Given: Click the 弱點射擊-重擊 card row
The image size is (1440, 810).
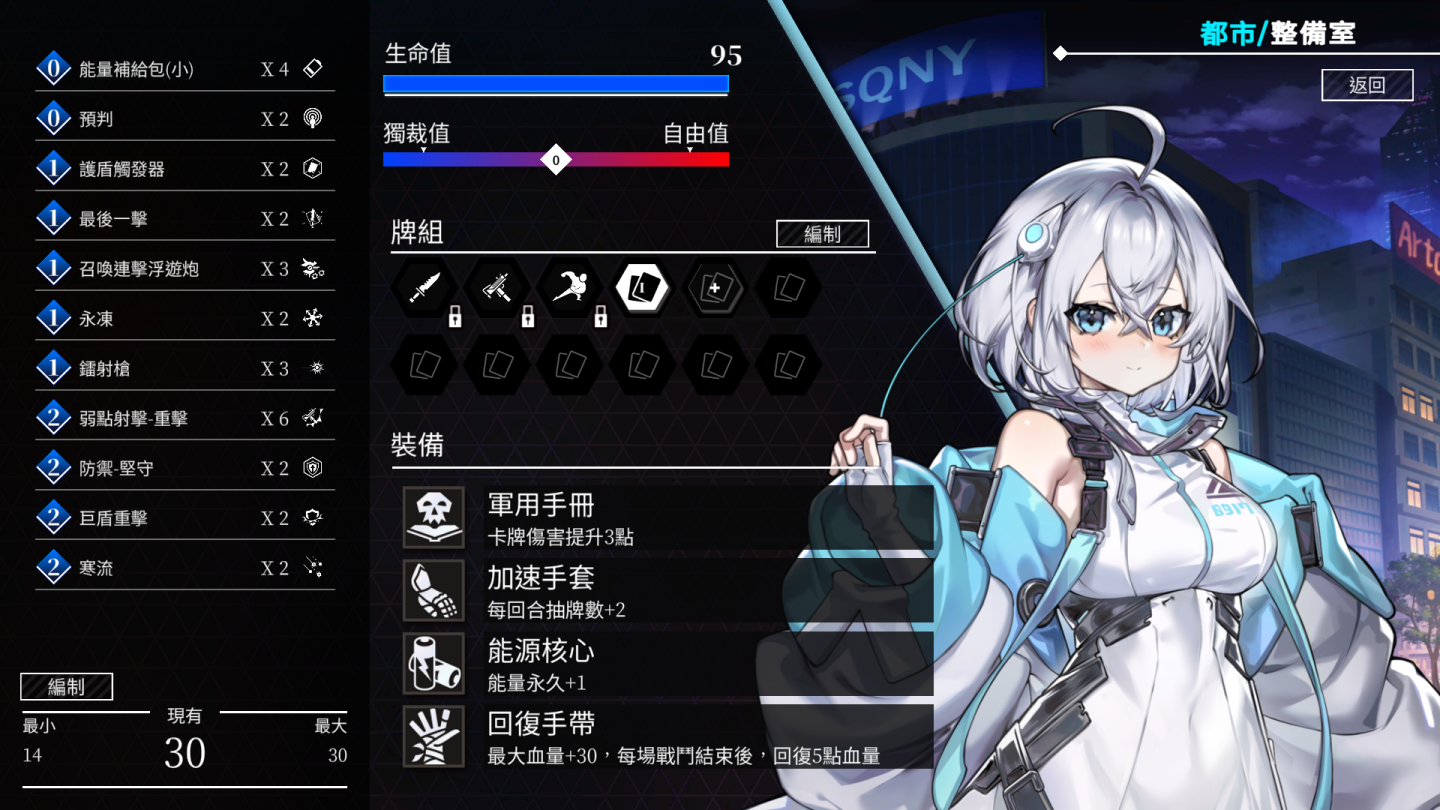Looking at the screenshot, I should pos(185,419).
